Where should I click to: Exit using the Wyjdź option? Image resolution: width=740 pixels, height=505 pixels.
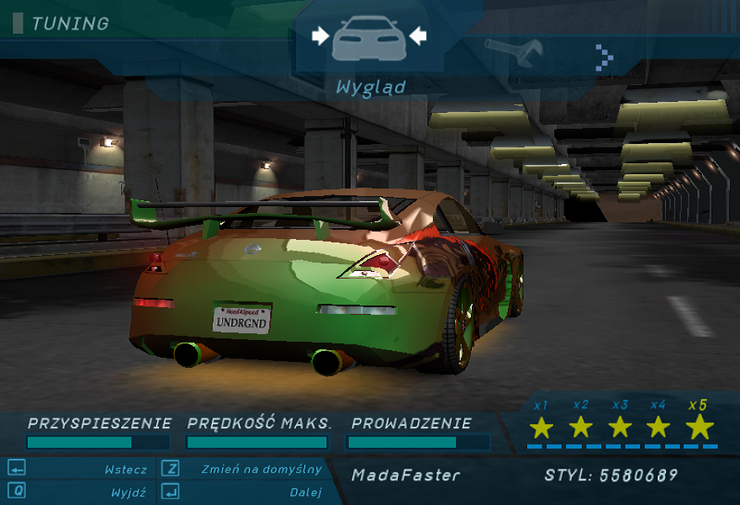pyautogui.click(x=129, y=492)
